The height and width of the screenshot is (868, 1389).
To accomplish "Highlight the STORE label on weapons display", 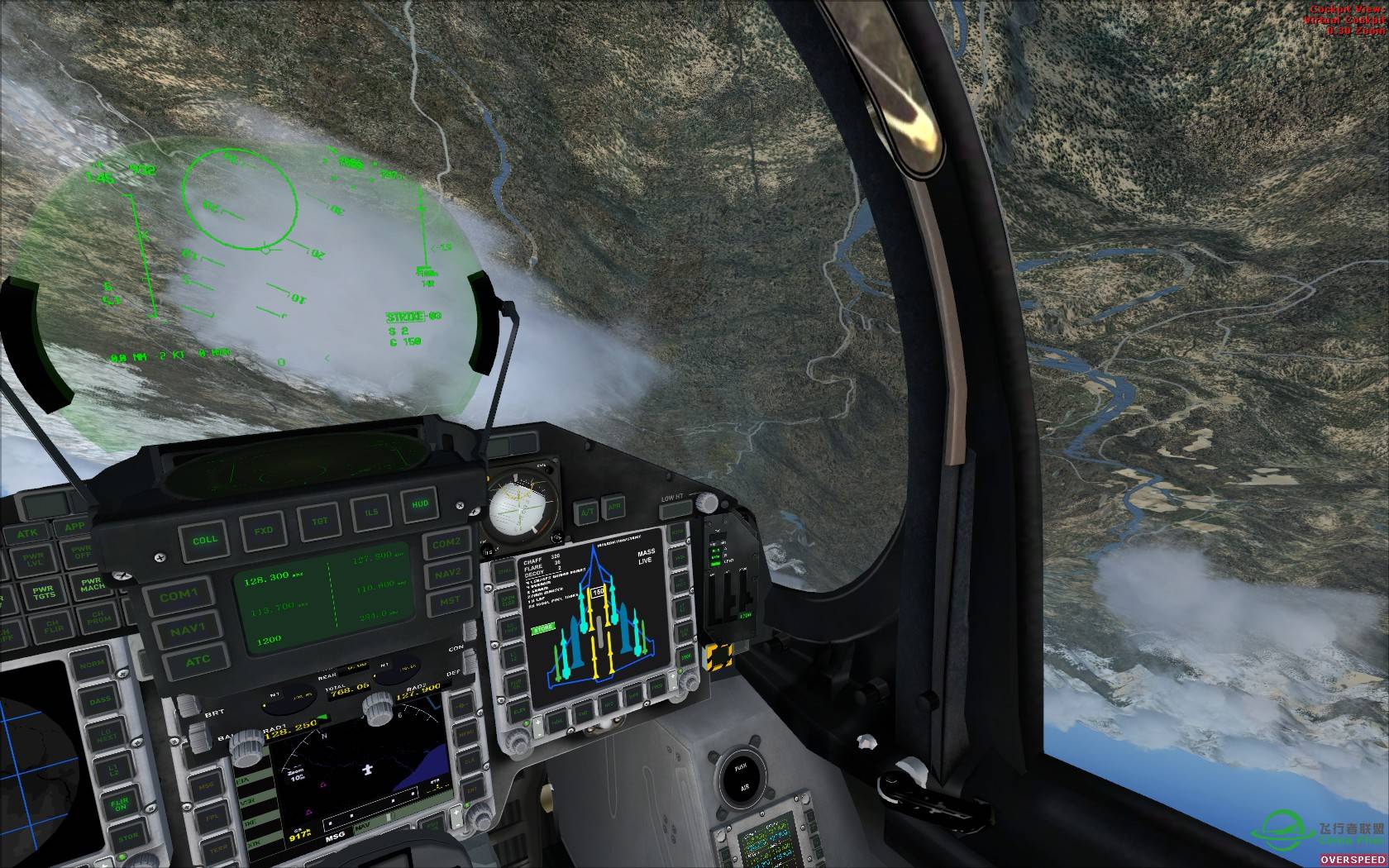I will [x=542, y=628].
